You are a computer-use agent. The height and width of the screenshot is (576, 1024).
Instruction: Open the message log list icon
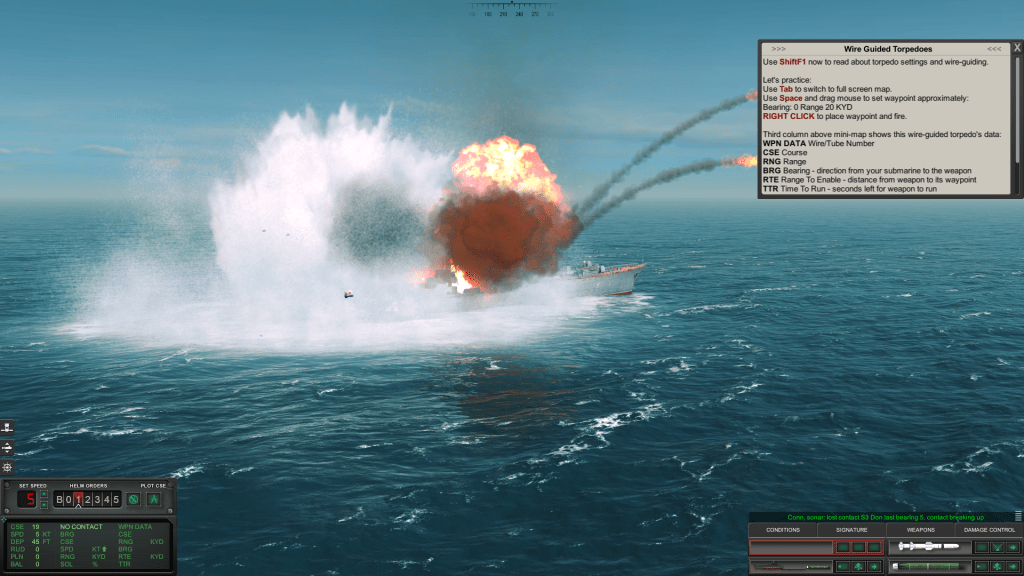pyautogui.click(x=1017, y=516)
